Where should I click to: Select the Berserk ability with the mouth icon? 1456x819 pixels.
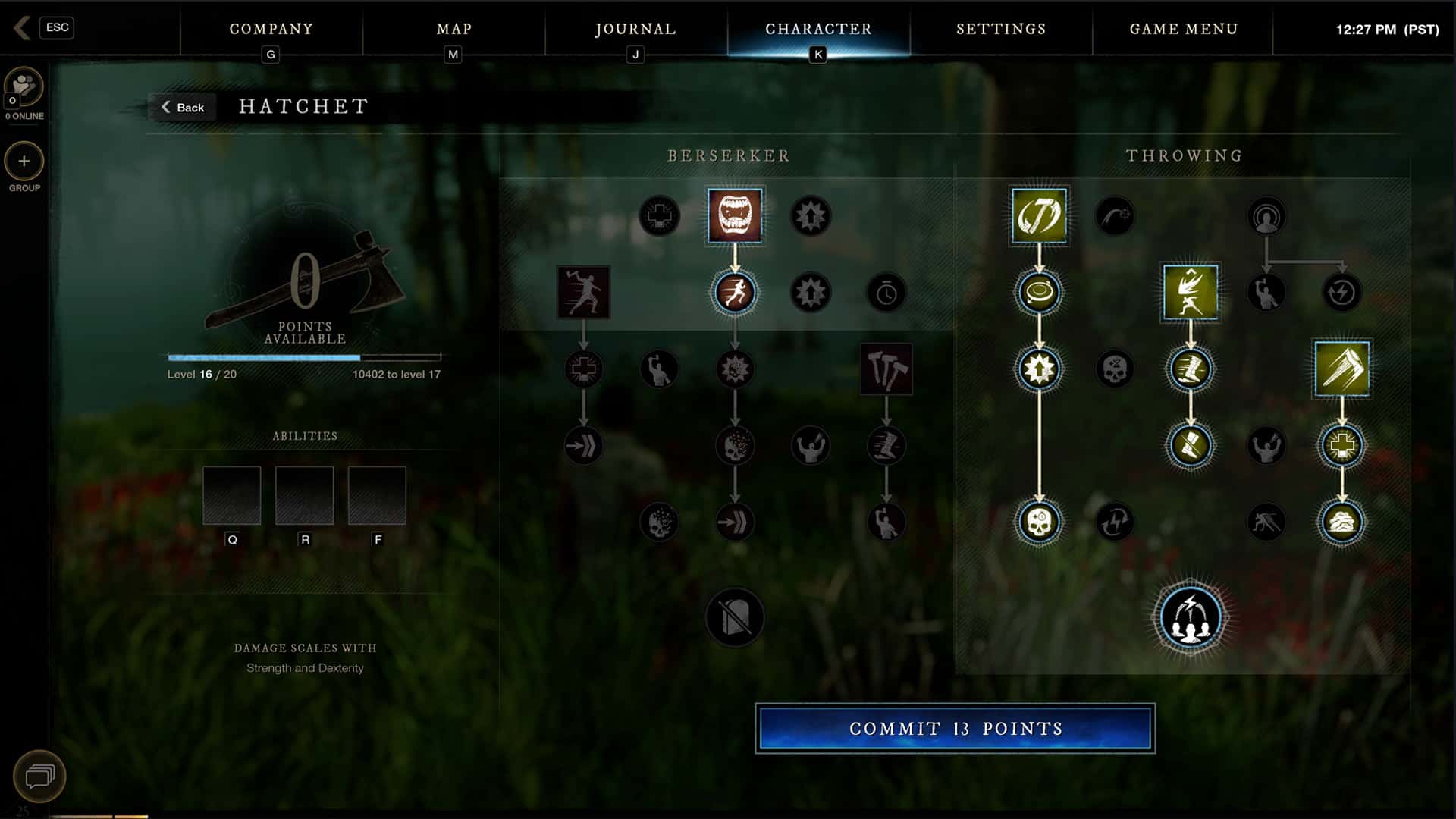tap(735, 215)
